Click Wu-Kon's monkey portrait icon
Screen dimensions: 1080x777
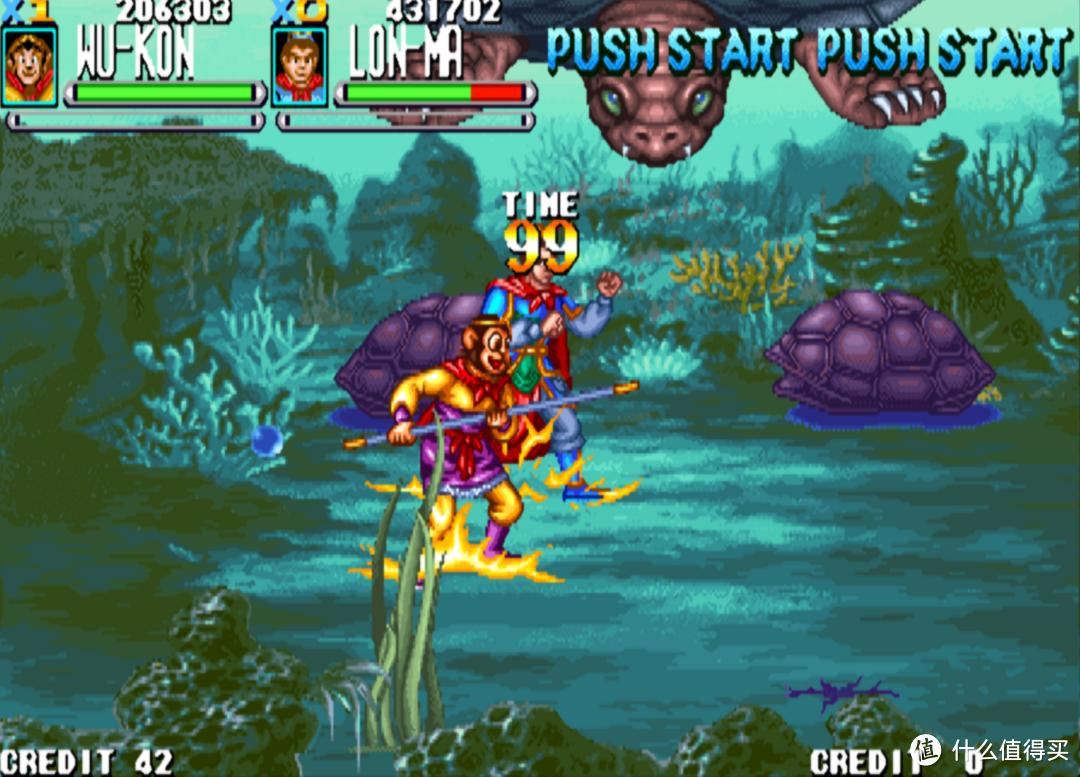point(29,65)
